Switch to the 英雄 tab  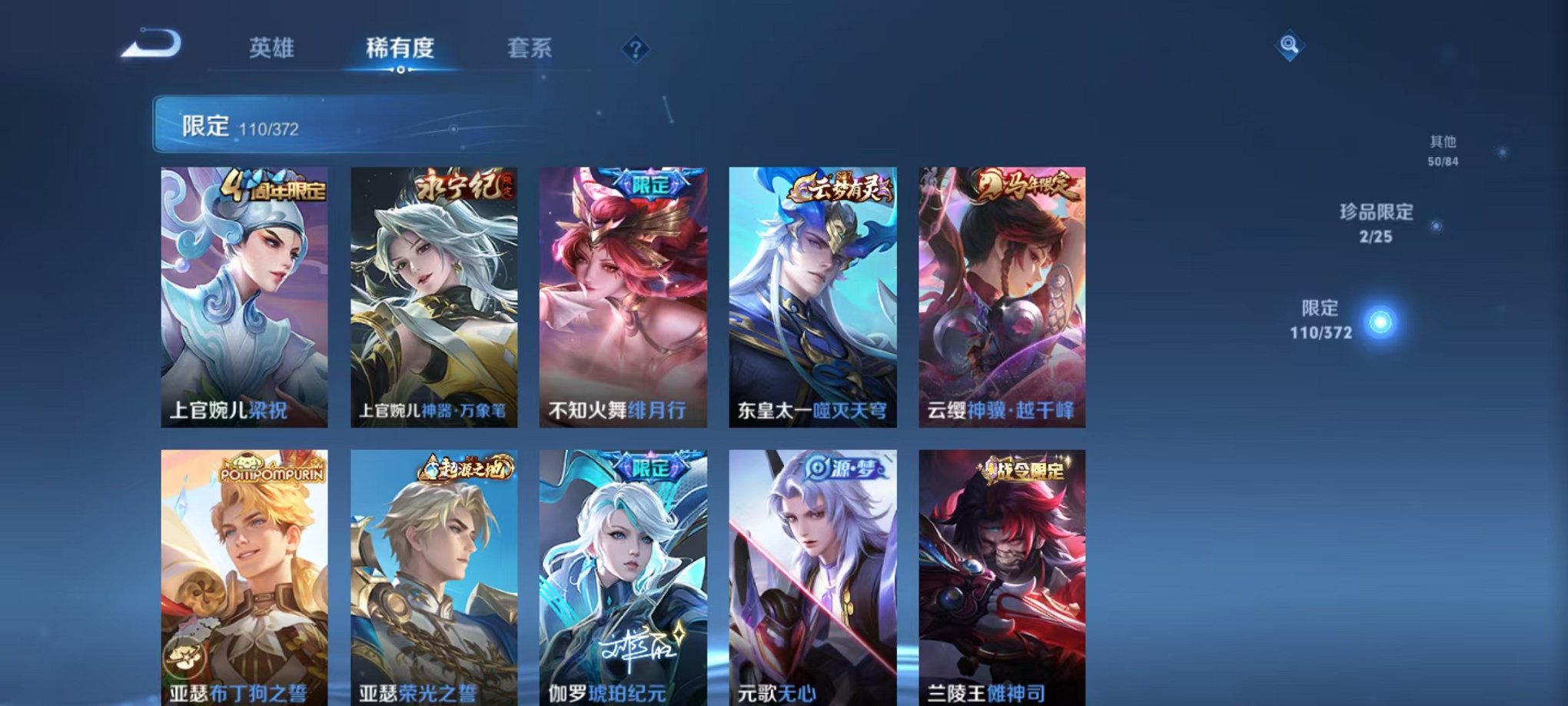274,48
